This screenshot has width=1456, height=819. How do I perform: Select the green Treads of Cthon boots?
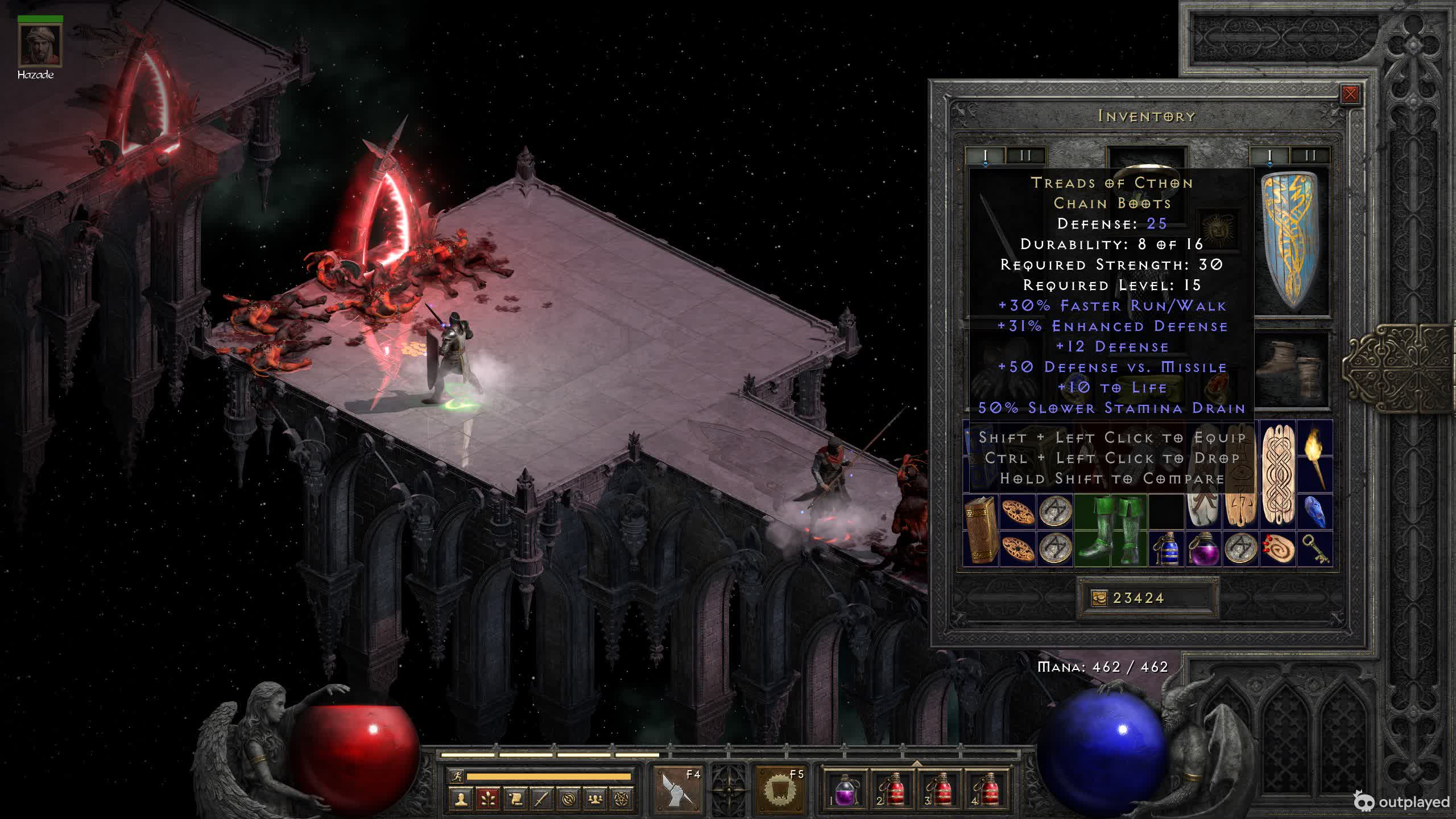[x=1110, y=530]
